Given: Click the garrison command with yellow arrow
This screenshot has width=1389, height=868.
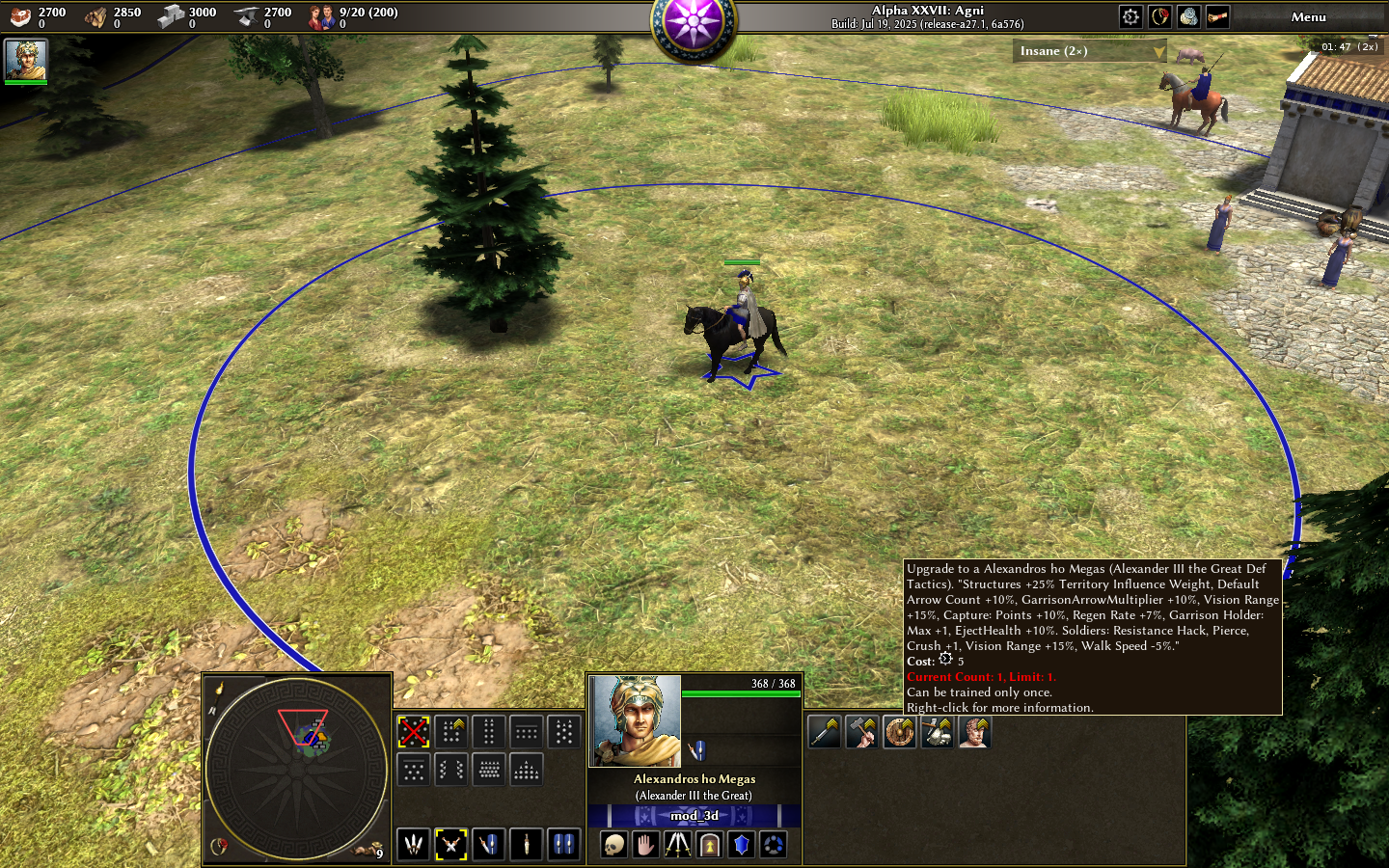Looking at the screenshot, I should coord(709,846).
